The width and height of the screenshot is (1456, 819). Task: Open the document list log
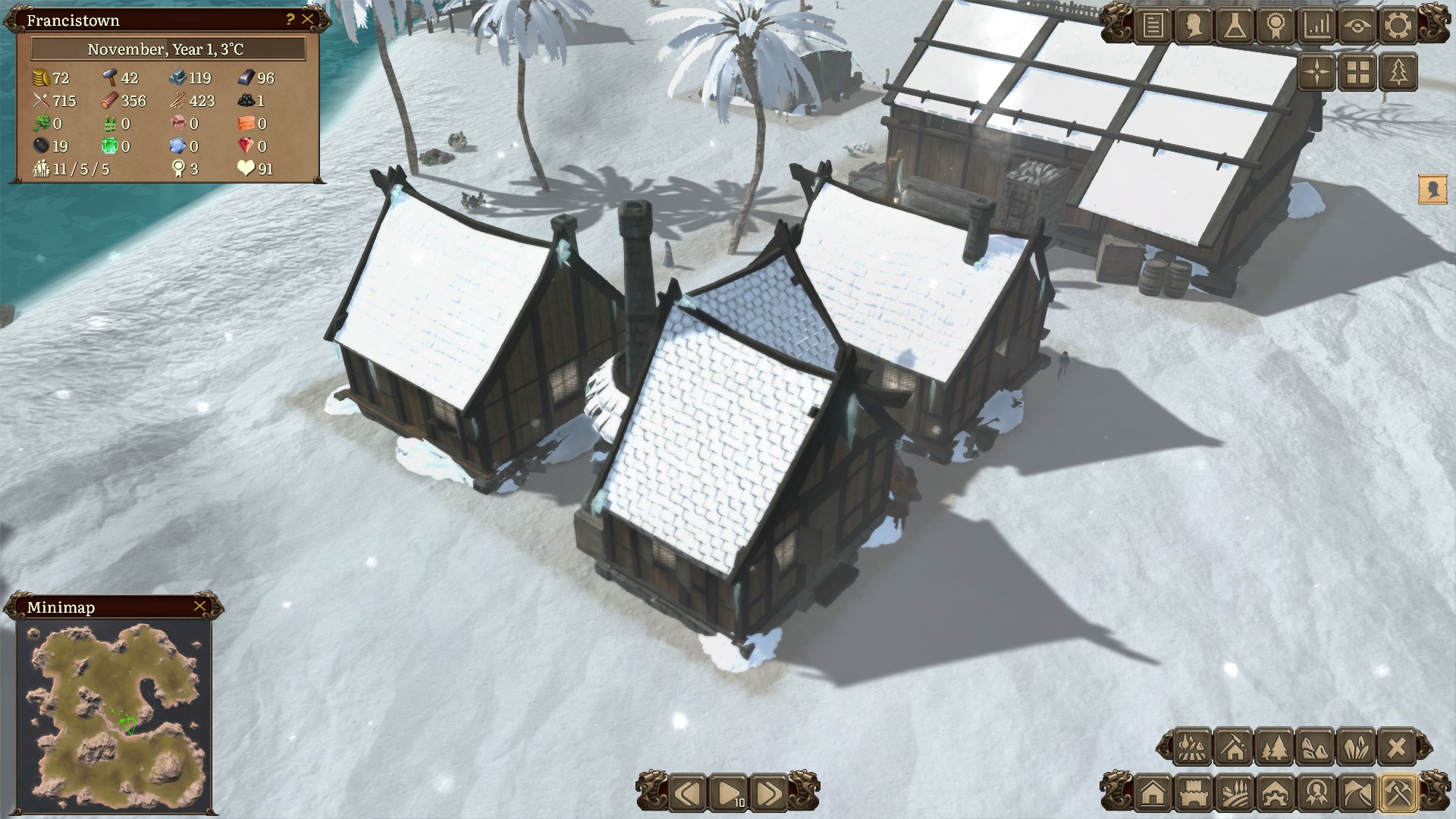pos(1153,26)
